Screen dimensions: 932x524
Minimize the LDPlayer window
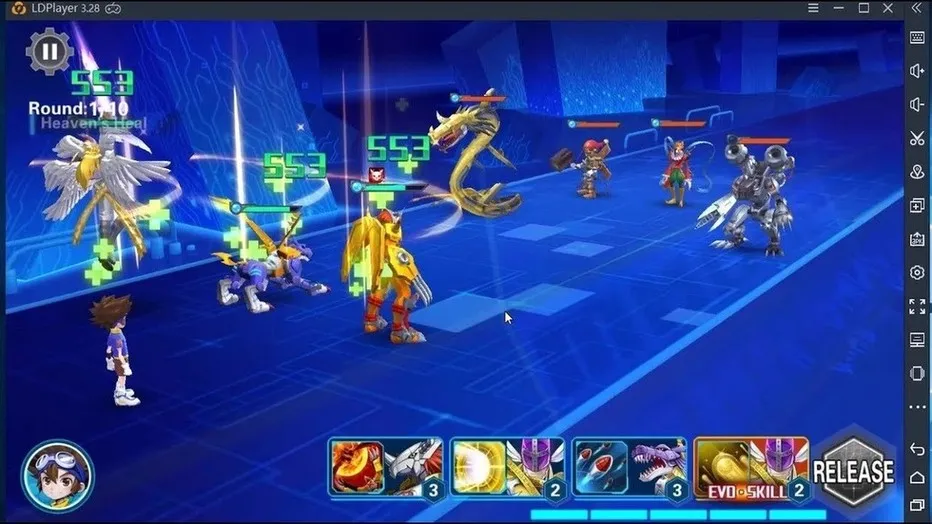pos(837,9)
